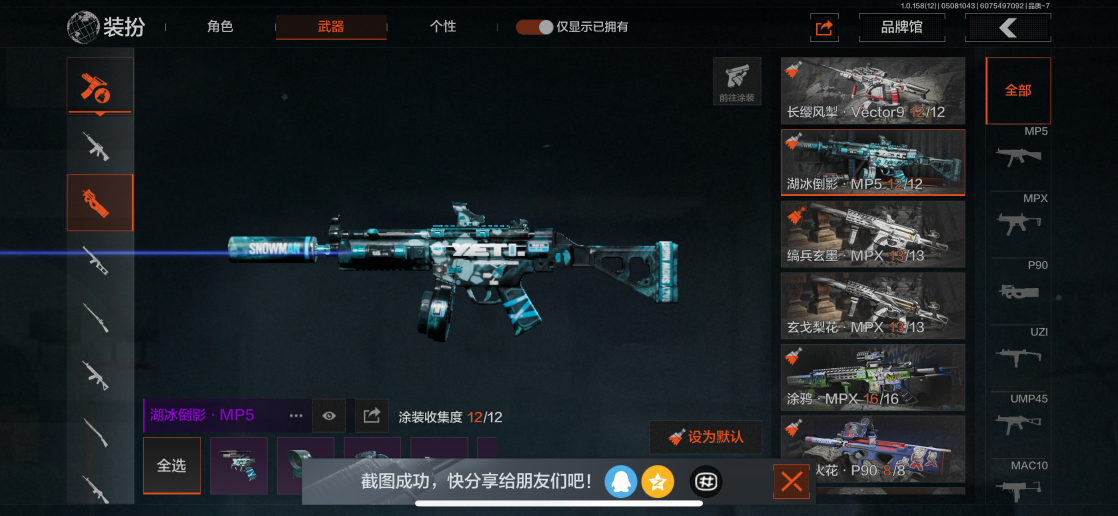This screenshot has height=516, width=1118.
Task: Share screenshot via QQ penguin icon
Action: [x=621, y=482]
